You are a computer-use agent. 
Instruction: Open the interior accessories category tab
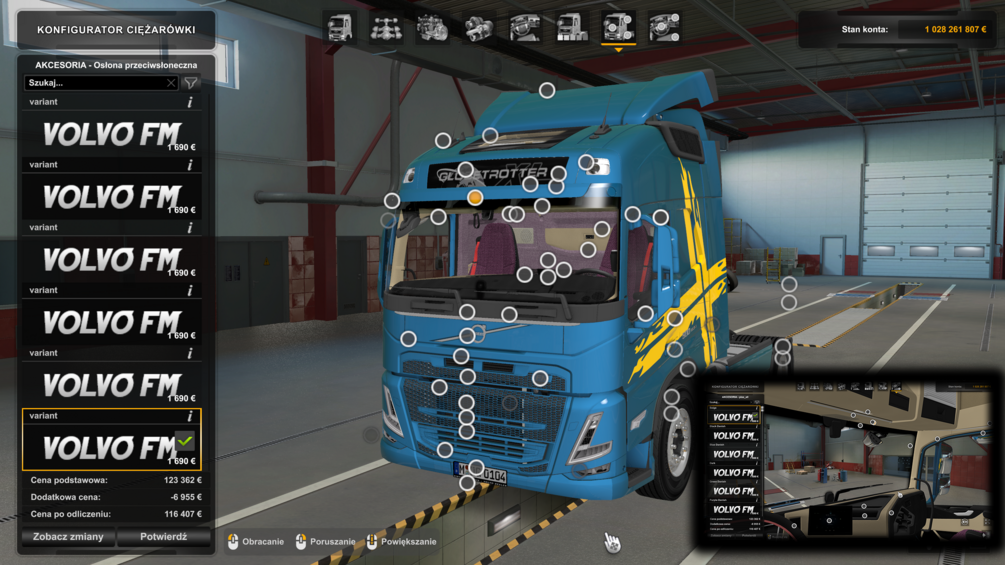pos(664,28)
